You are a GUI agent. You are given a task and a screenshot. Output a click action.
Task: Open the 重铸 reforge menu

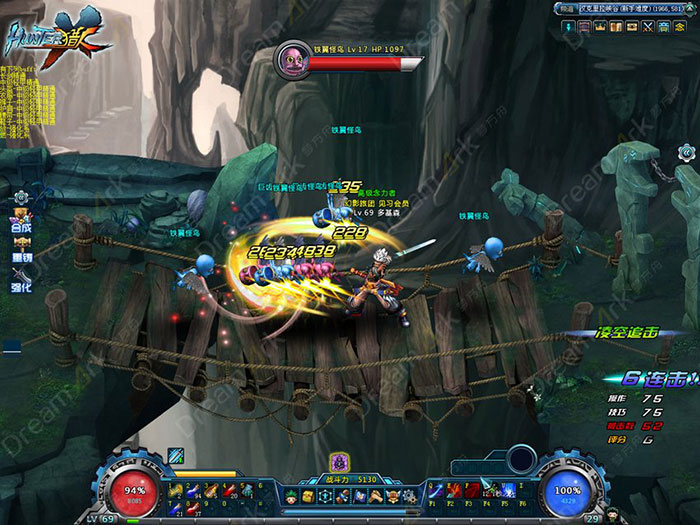(x=20, y=250)
